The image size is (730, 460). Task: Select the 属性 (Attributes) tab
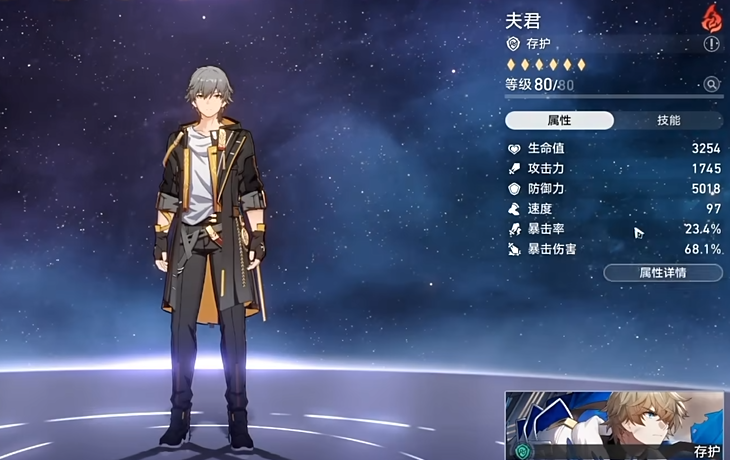[x=559, y=121]
